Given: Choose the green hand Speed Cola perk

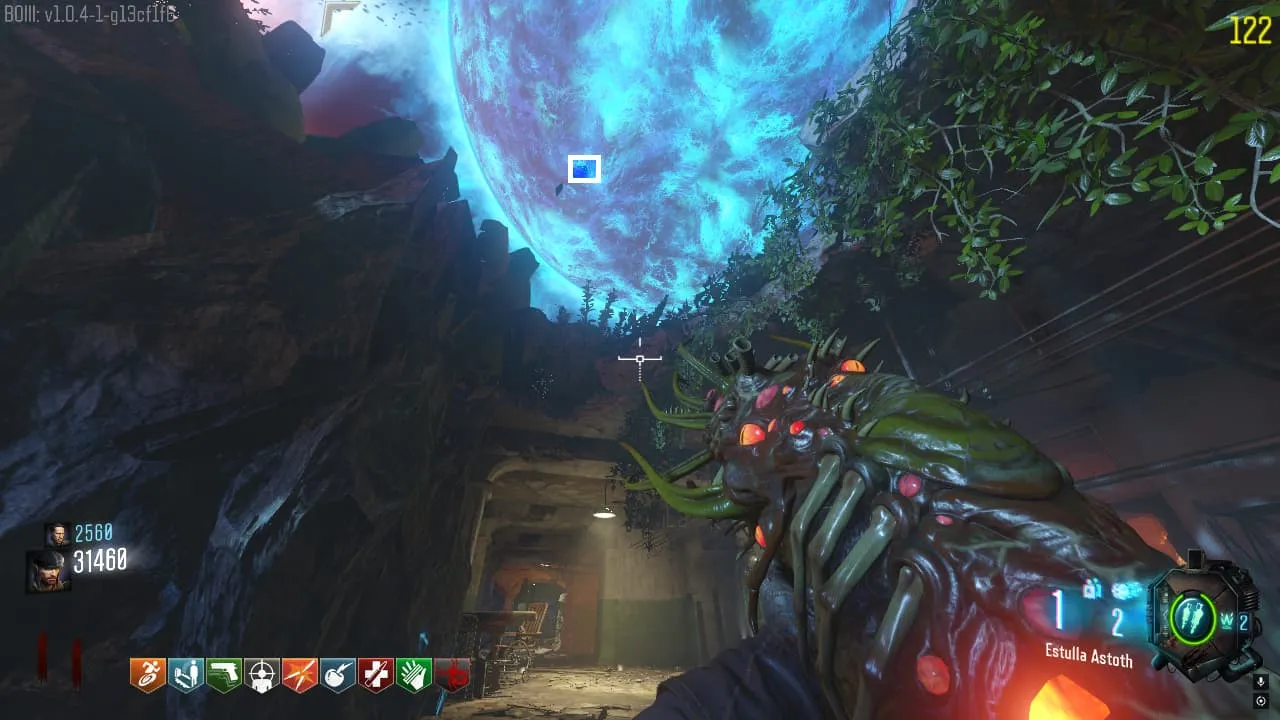Looking at the screenshot, I should [414, 676].
